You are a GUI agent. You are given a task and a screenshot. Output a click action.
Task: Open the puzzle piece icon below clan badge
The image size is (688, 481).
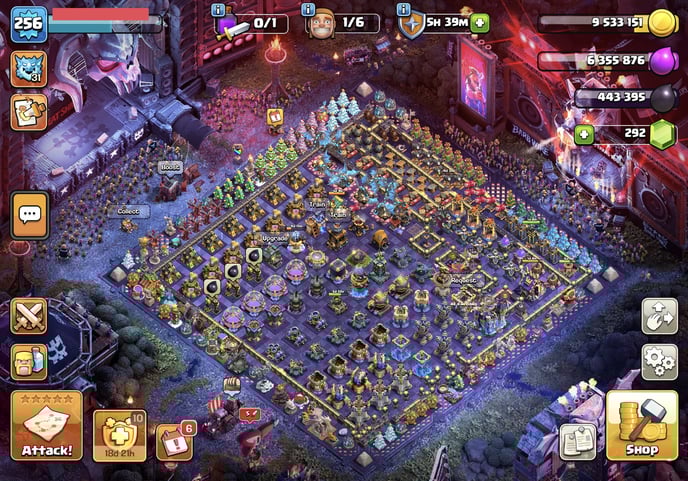tap(28, 111)
